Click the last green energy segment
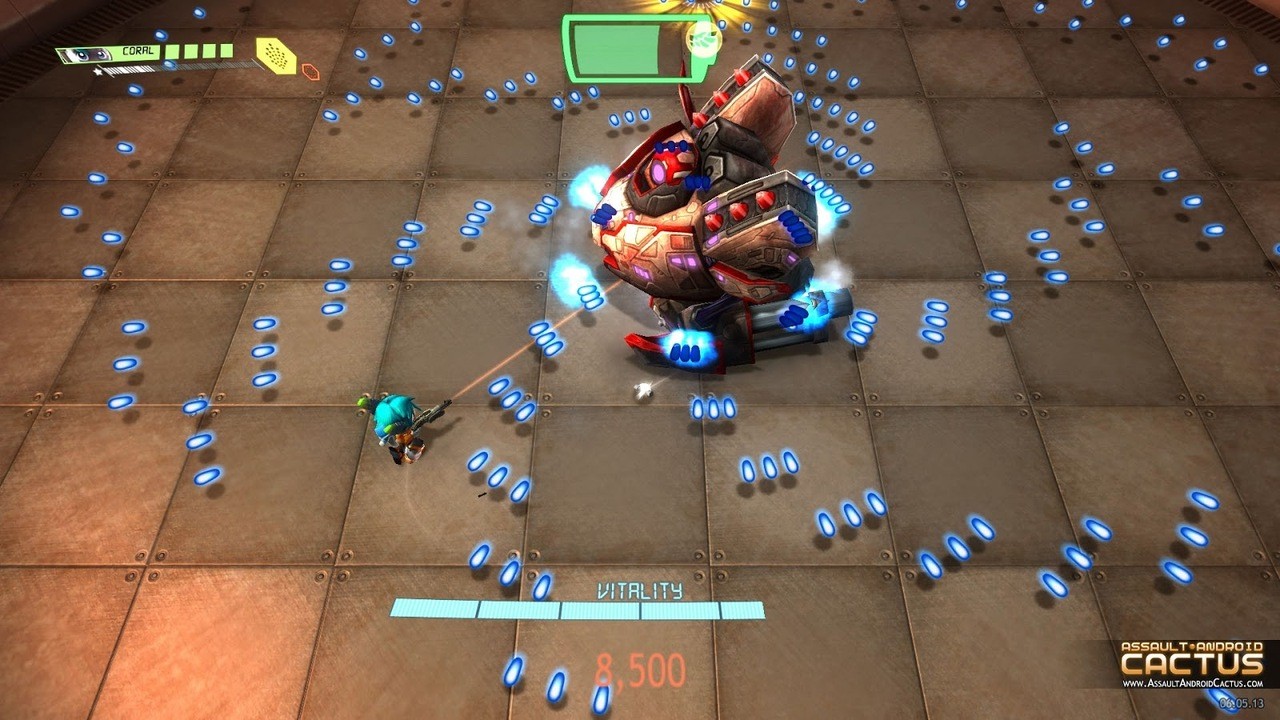This screenshot has height=720, width=1280. pyautogui.click(x=226, y=51)
